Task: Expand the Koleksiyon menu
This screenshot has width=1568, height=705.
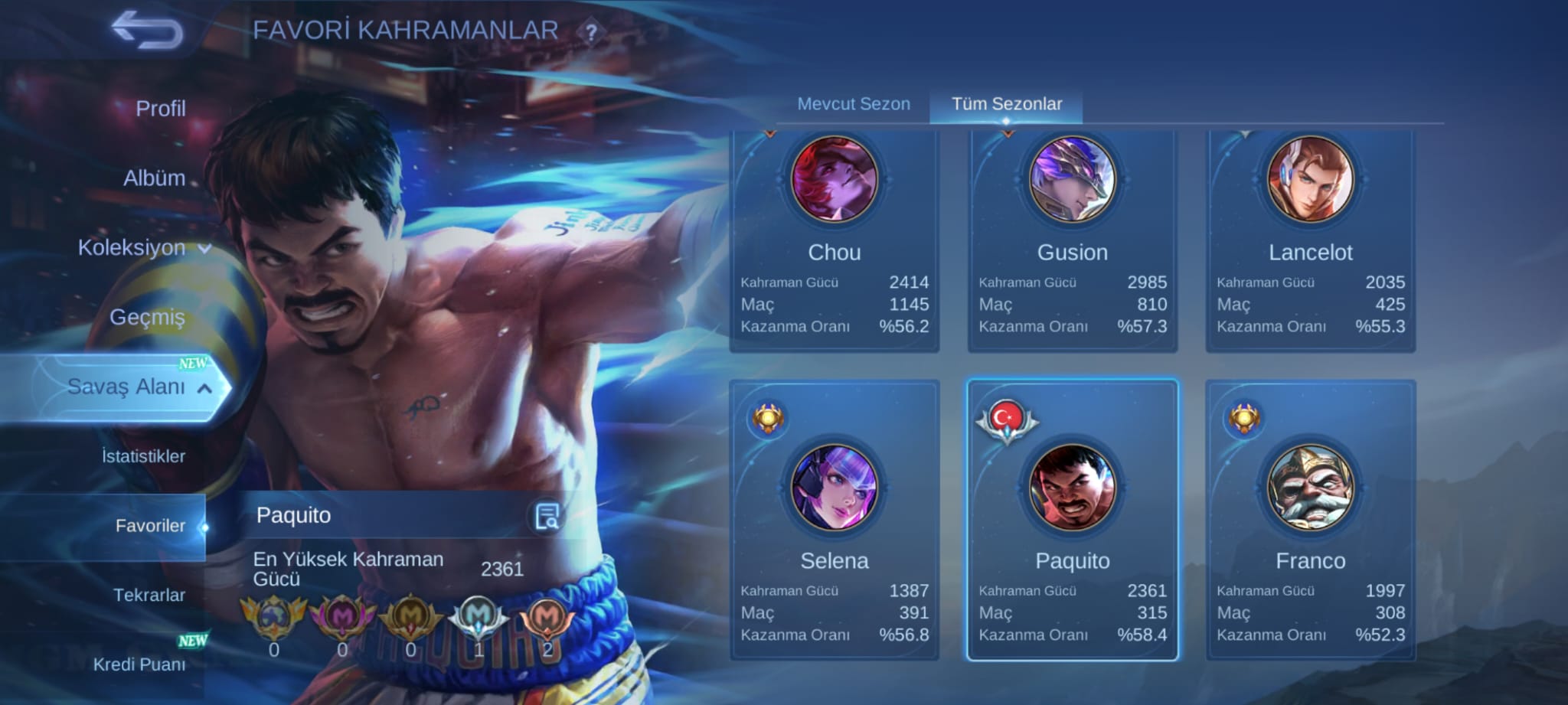Action: tap(144, 248)
